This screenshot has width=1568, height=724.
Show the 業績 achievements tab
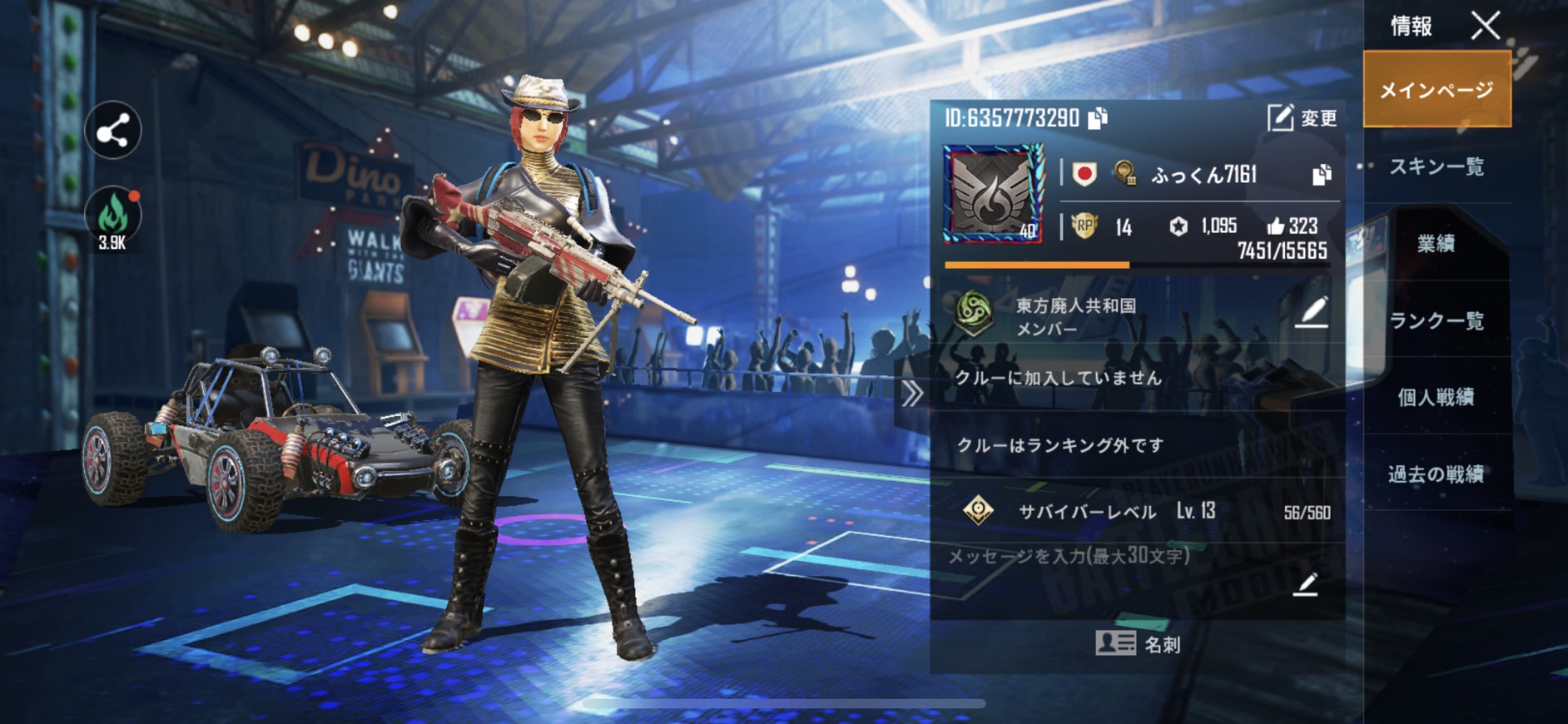(x=1437, y=243)
